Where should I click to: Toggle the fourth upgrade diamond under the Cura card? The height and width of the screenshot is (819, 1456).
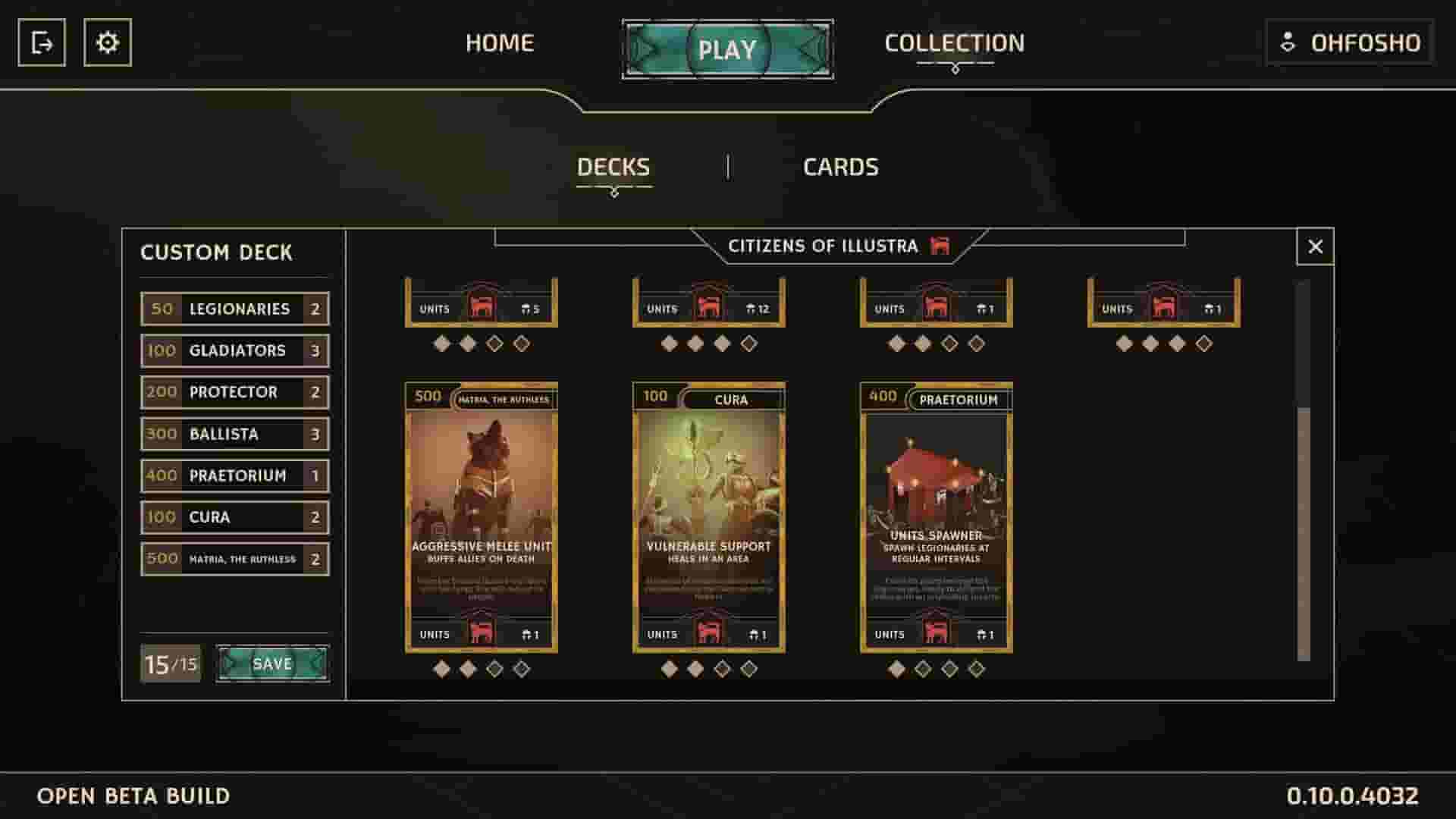click(748, 669)
